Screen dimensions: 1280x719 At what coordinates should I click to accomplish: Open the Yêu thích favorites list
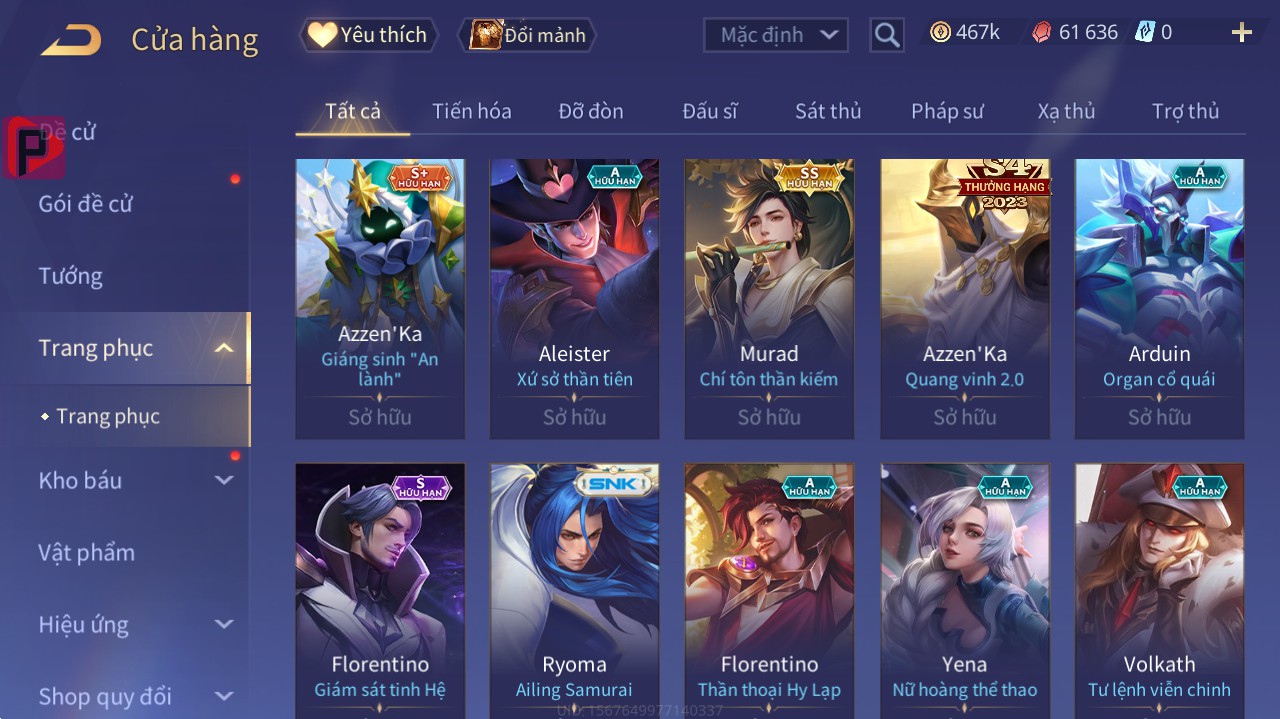tap(368, 35)
